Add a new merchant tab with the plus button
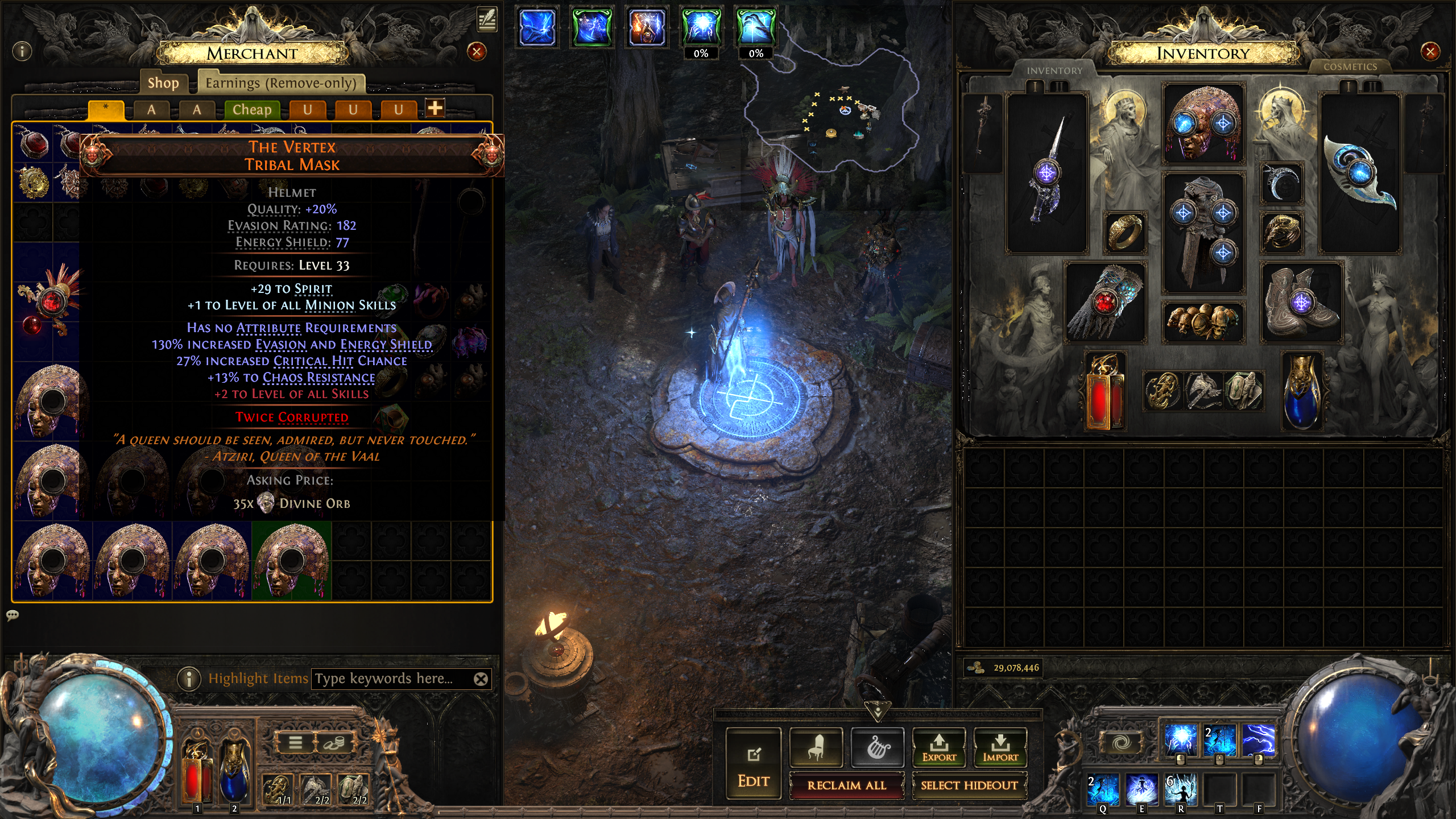This screenshot has width=1456, height=819. click(x=435, y=108)
